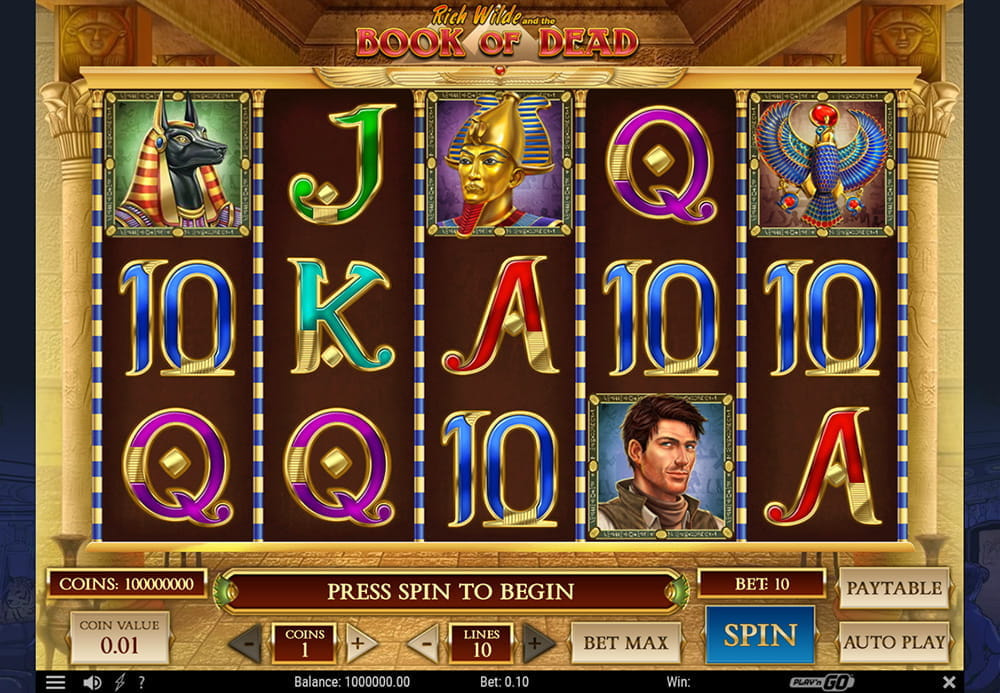Spin the reels with the SPIN button

click(759, 635)
